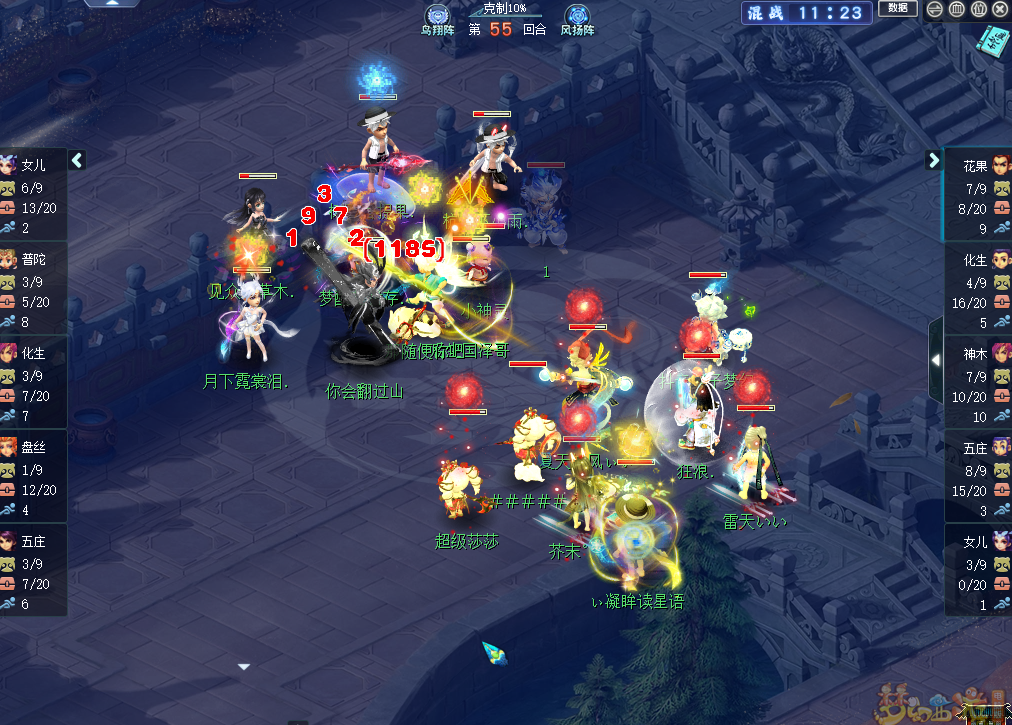Screen dimensions: 1012x725
Task: Close the battle view with the X
Action: pyautogui.click(x=1000, y=9)
